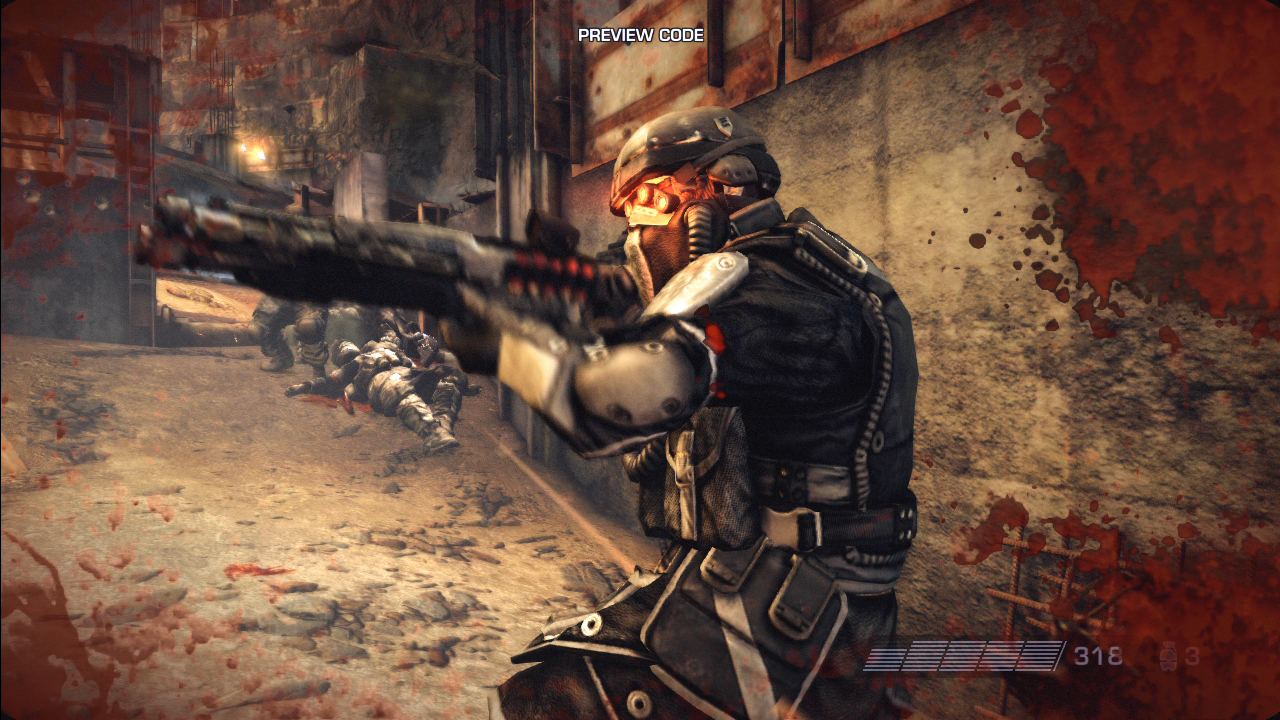Select the grenade icon in the HUD
1280x720 pixels.
click(1166, 657)
